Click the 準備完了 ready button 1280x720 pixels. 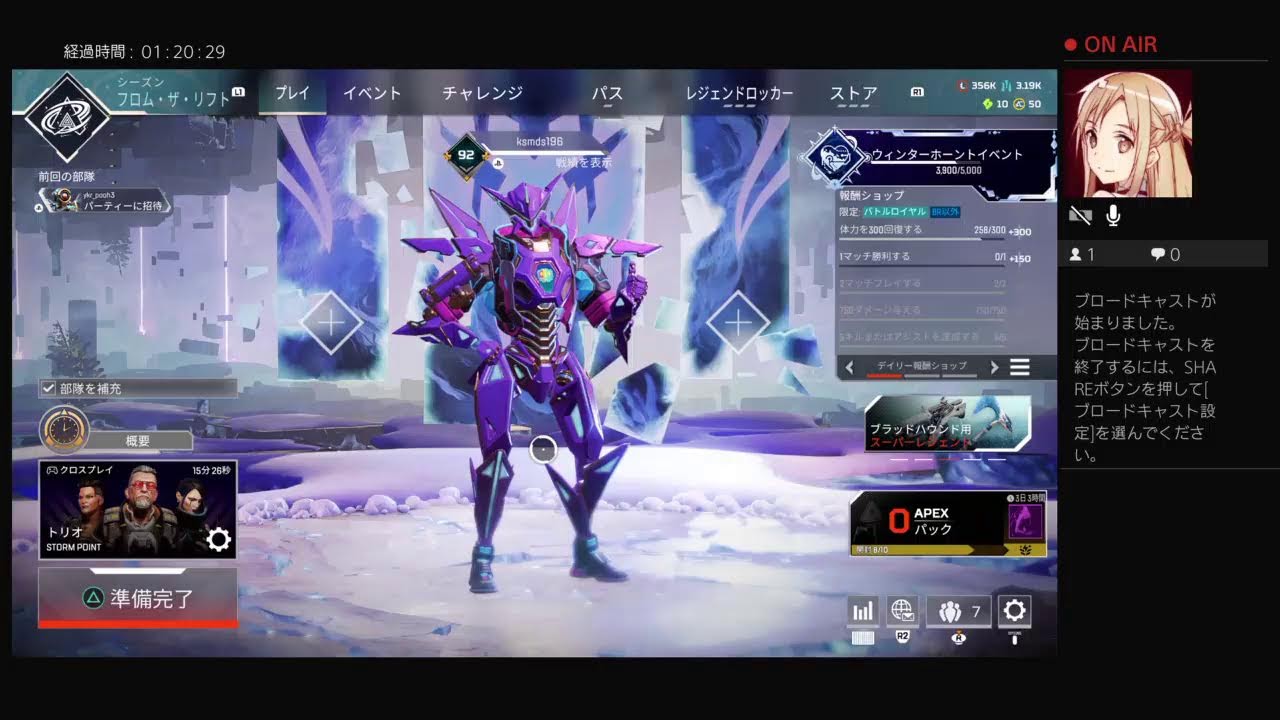[x=138, y=598]
